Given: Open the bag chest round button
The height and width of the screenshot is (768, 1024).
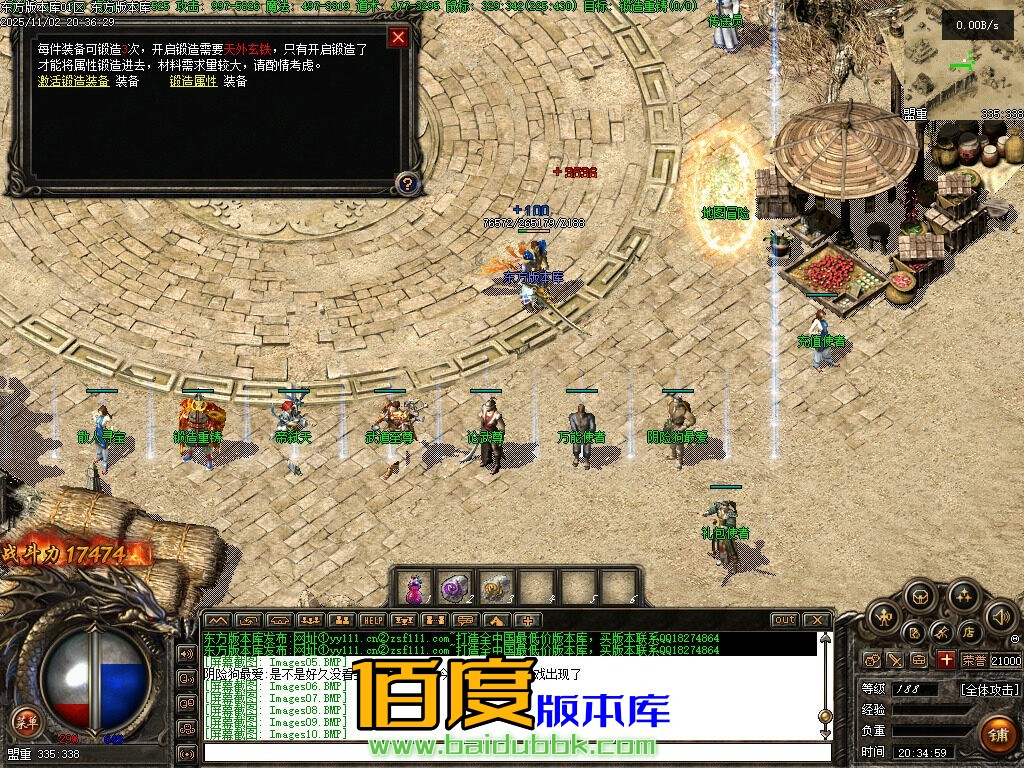Looking at the screenshot, I should tap(920, 596).
